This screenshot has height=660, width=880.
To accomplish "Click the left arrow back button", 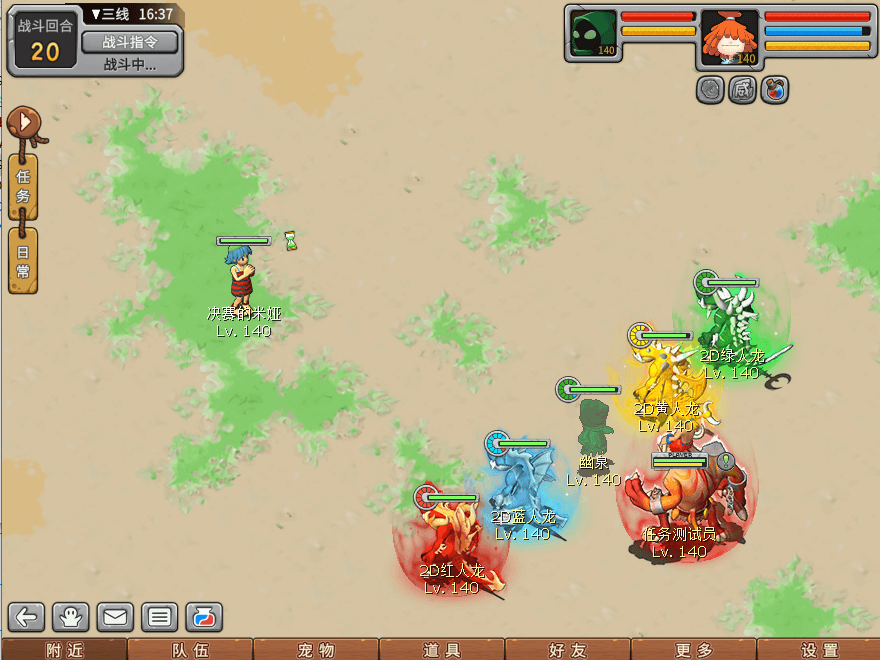I will click(28, 617).
